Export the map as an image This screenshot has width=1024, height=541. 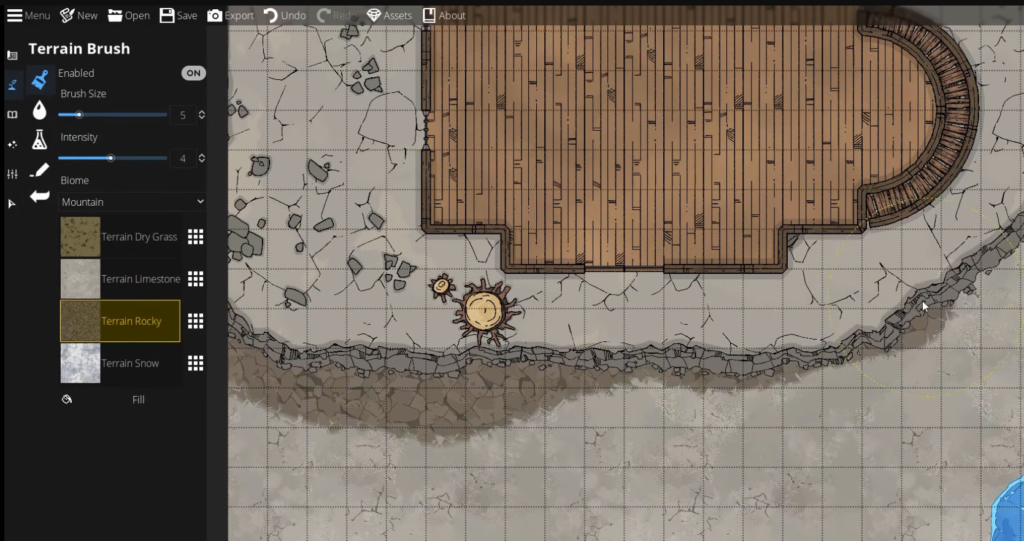coord(230,15)
